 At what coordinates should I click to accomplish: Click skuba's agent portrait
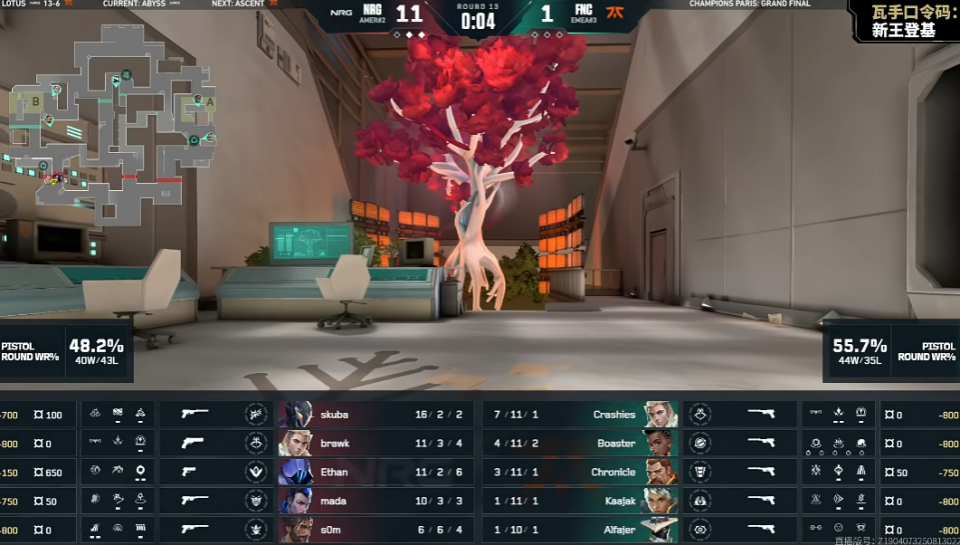click(x=296, y=414)
